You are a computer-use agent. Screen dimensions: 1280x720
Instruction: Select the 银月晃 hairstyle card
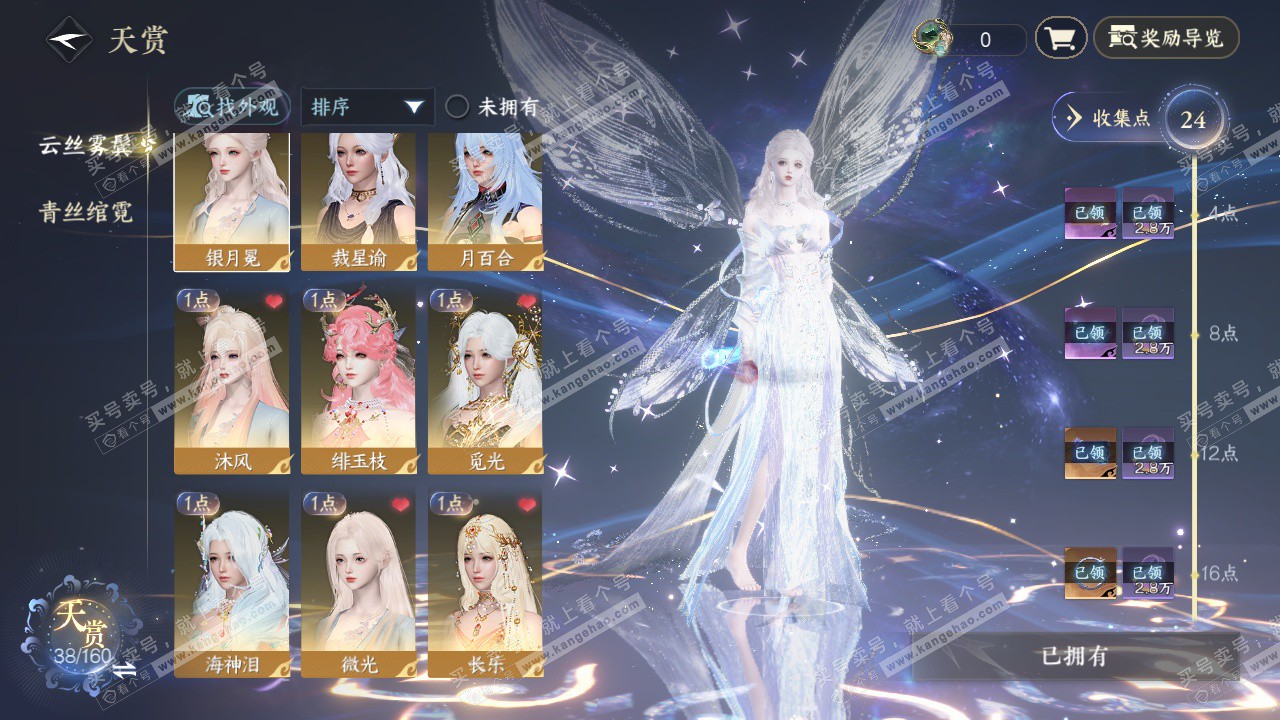pyautogui.click(x=232, y=200)
